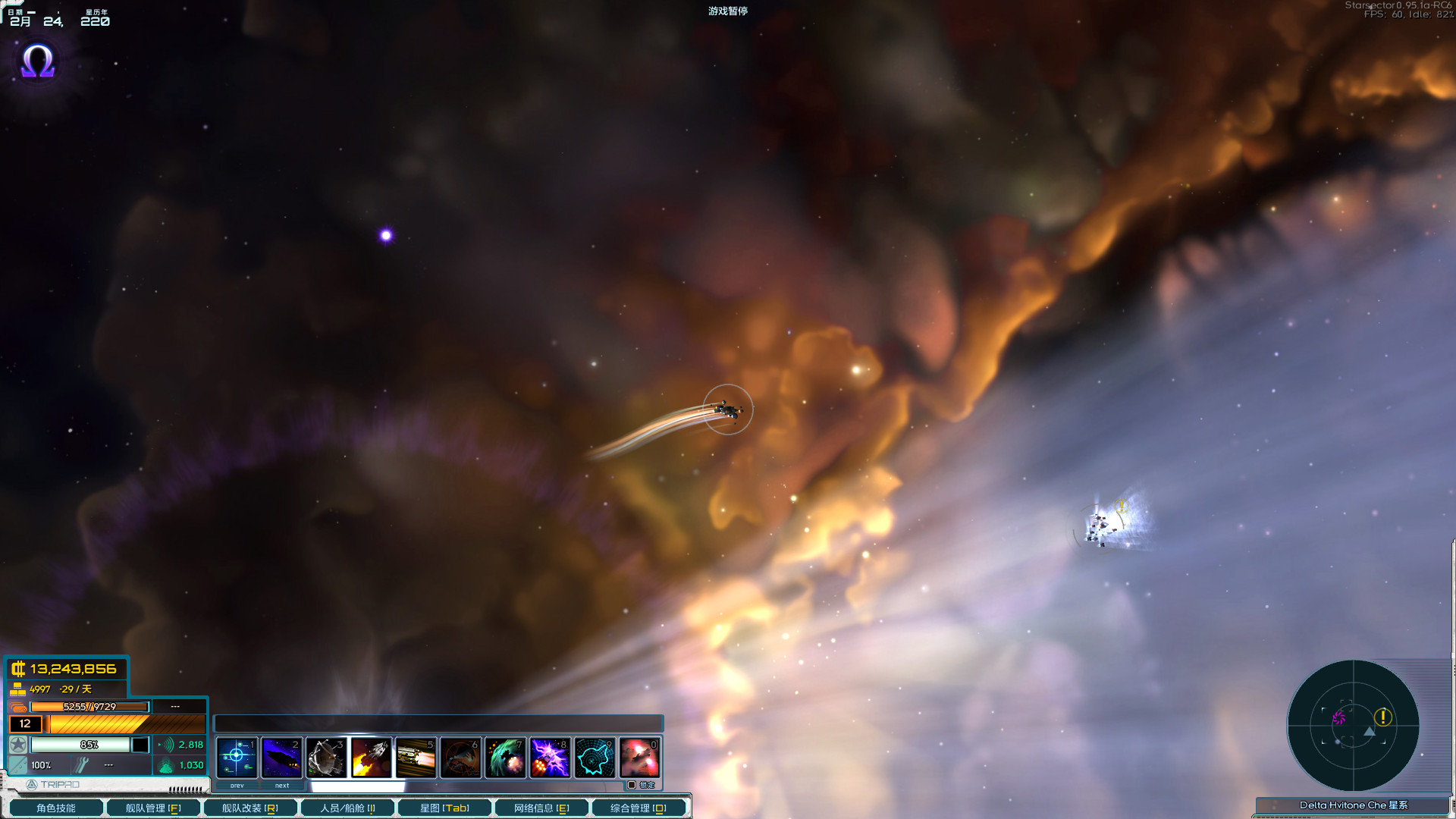Image resolution: width=1456 pixels, height=819 pixels.
Task: Activate the crosshair scanner ability in slot 1
Action: [x=237, y=757]
